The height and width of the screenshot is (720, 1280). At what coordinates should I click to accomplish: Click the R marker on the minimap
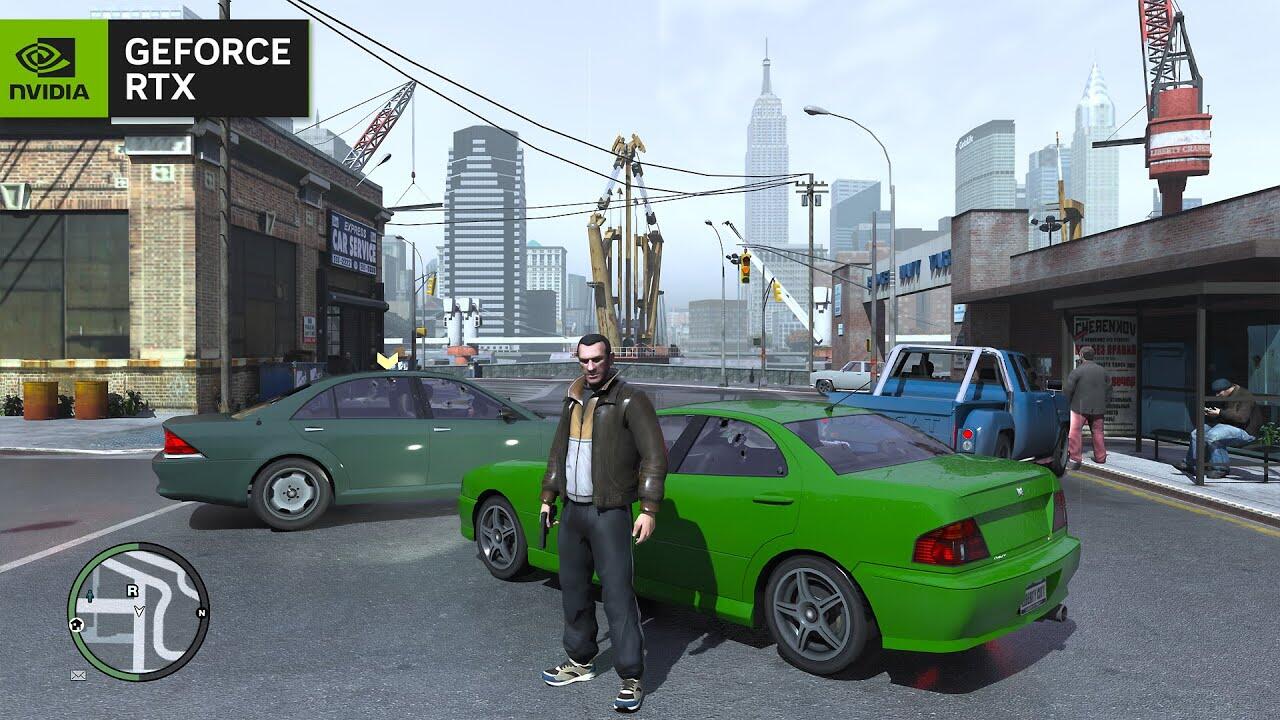pyautogui.click(x=132, y=591)
